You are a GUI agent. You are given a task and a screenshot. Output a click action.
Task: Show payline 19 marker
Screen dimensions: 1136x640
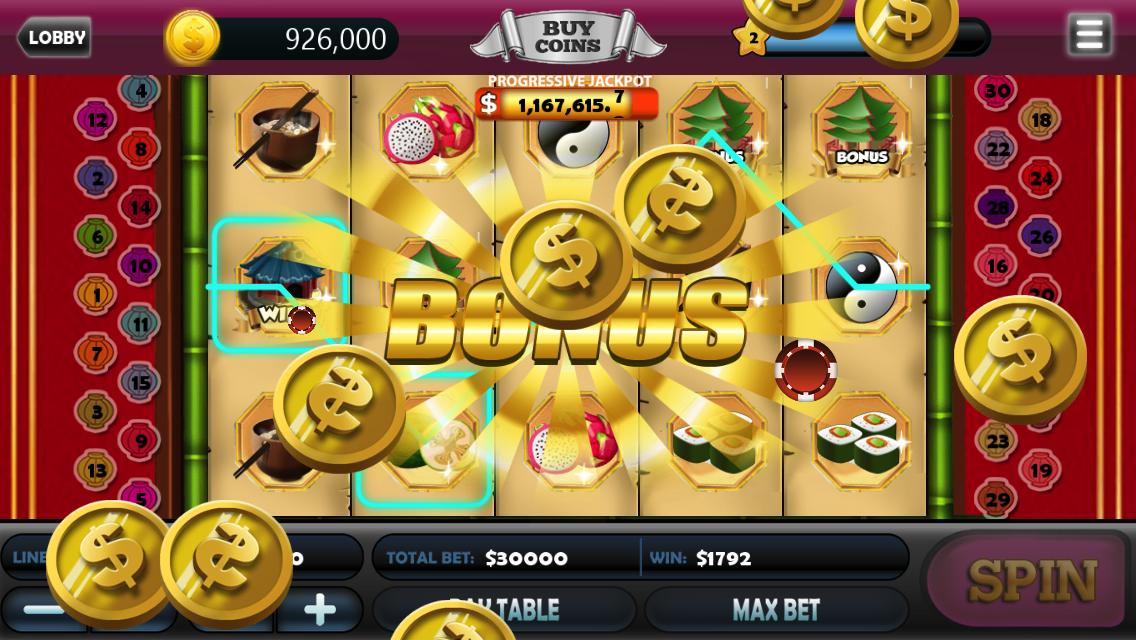(x=1041, y=469)
